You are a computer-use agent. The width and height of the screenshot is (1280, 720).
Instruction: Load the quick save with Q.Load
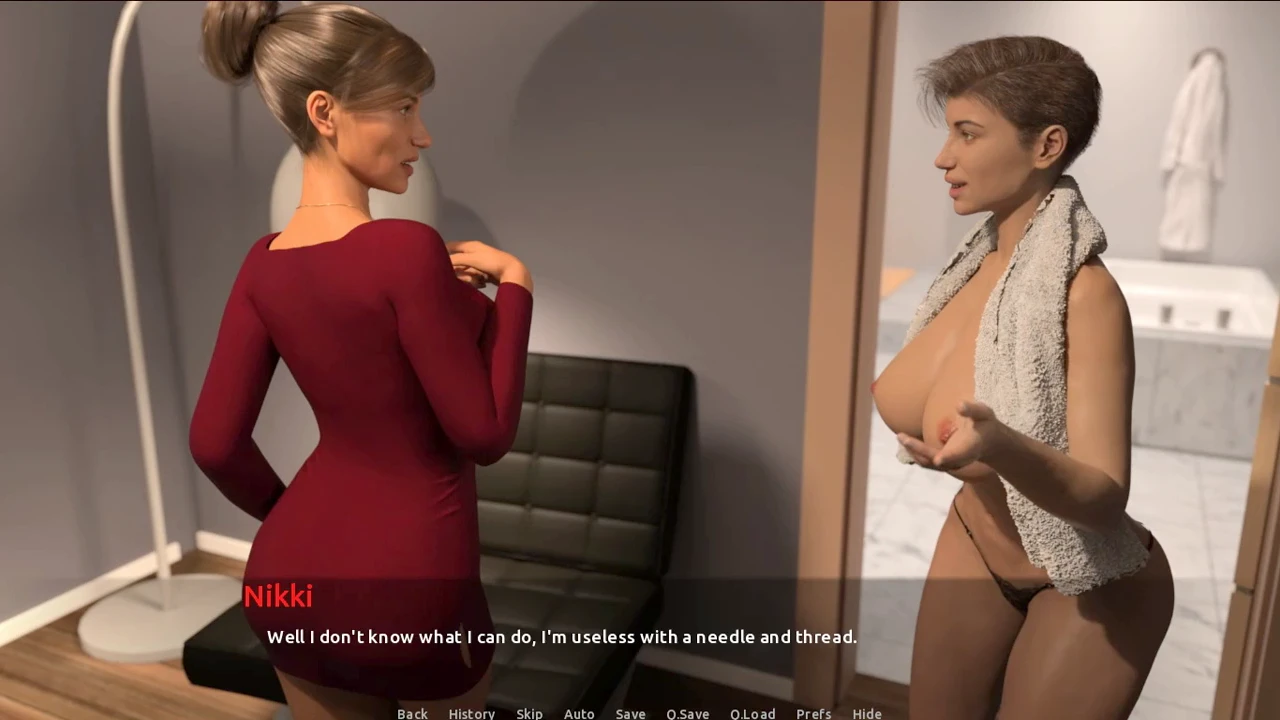pos(752,713)
